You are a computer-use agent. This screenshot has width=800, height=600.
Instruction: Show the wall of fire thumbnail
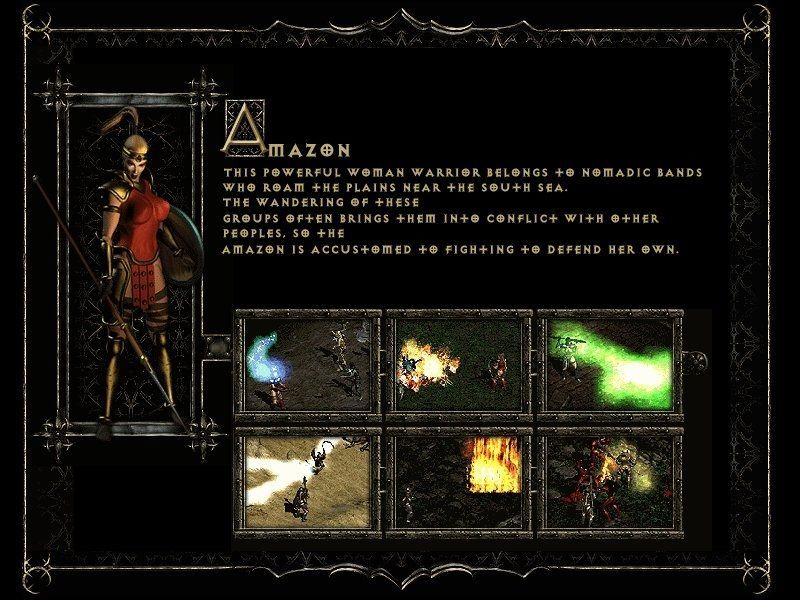point(458,478)
